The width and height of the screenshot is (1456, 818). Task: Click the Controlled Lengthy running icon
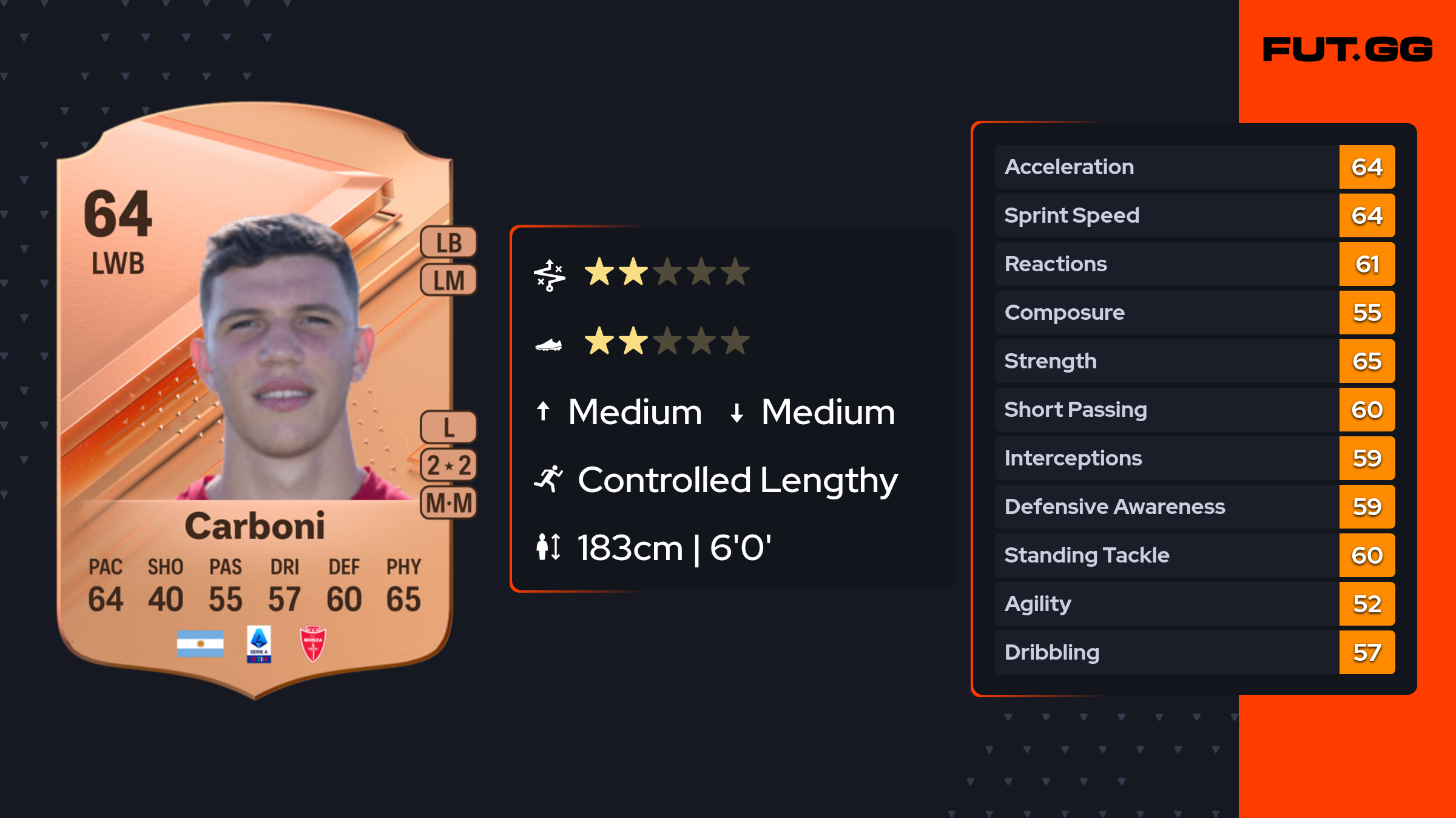point(549,479)
